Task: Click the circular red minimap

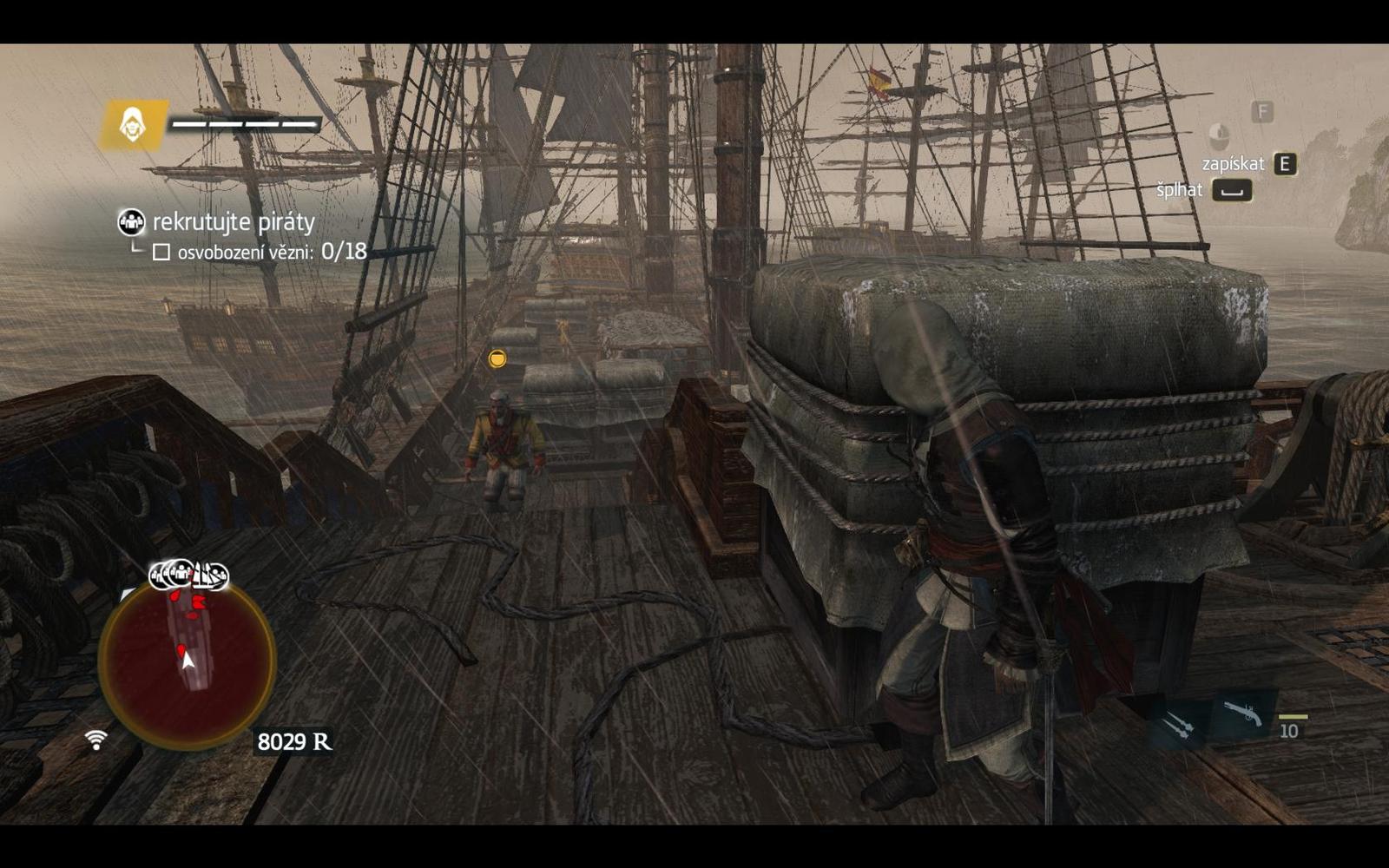Action: pyautogui.click(x=188, y=663)
